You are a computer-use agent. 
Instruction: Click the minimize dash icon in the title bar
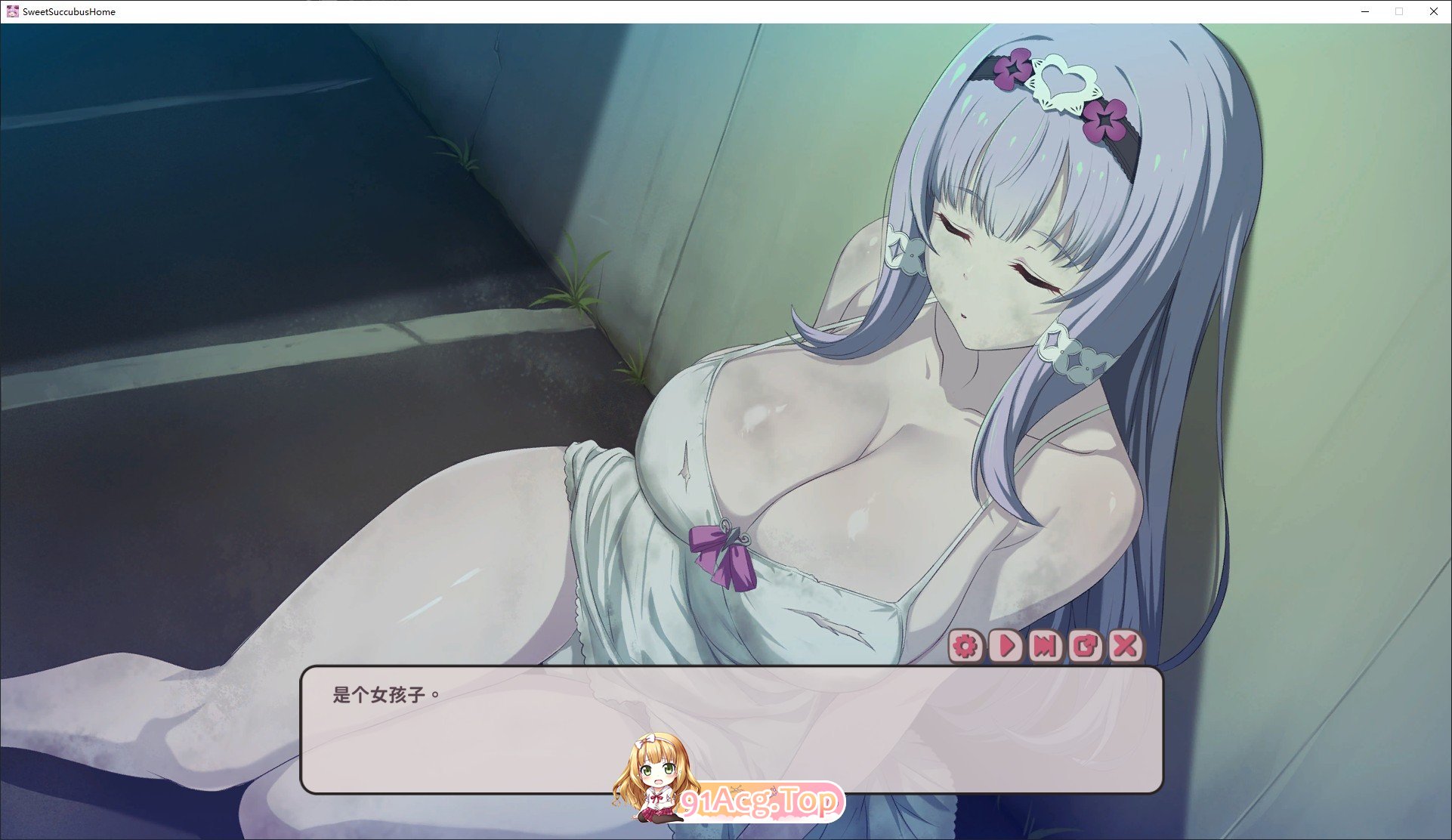1364,11
